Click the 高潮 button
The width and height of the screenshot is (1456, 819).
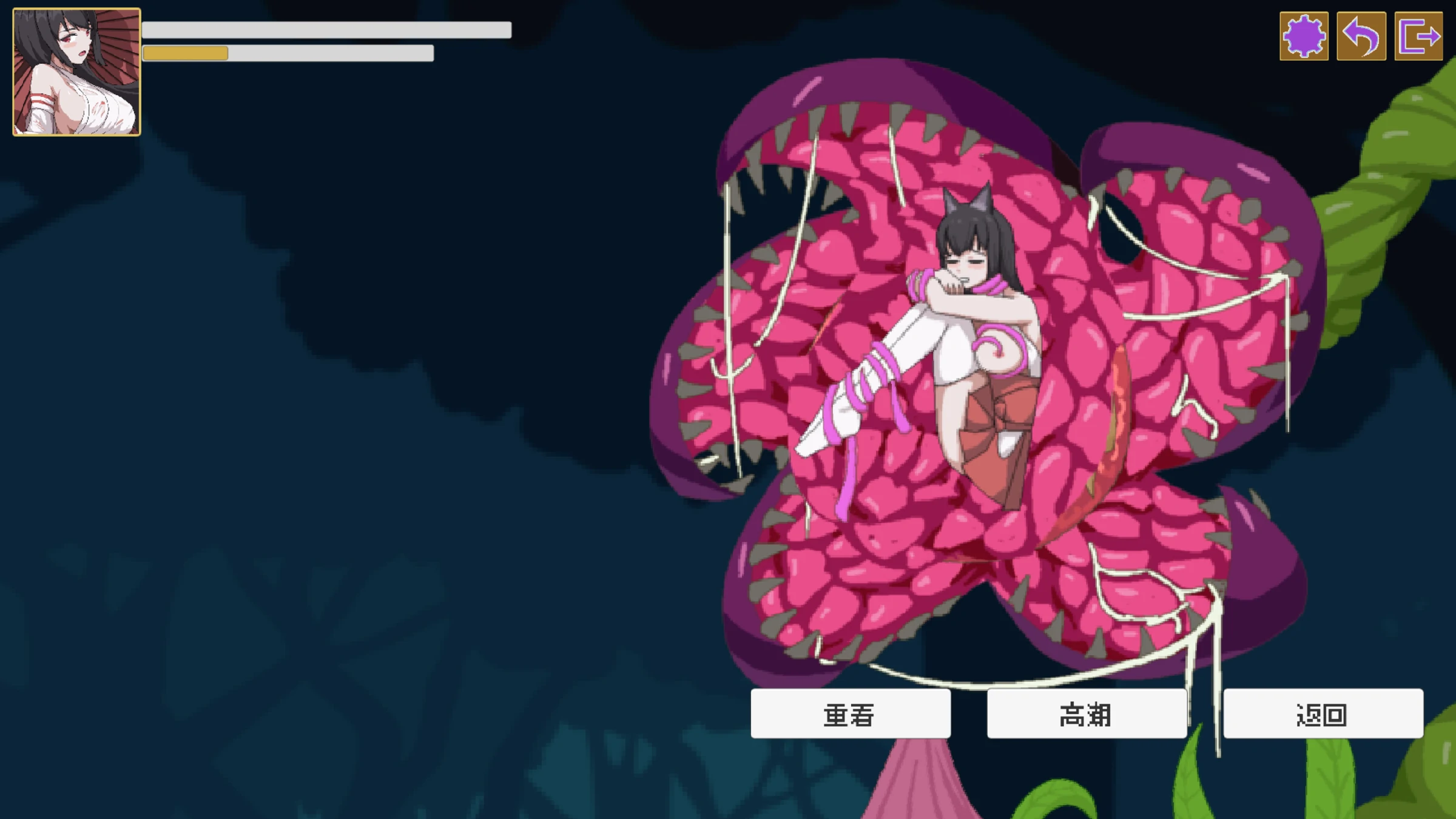[x=1086, y=714]
